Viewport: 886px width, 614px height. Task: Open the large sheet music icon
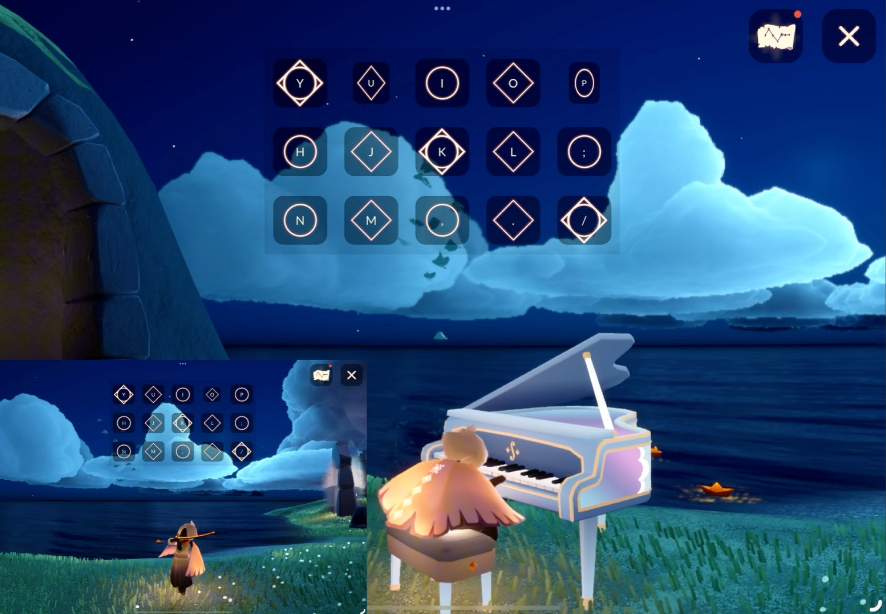[x=775, y=37]
